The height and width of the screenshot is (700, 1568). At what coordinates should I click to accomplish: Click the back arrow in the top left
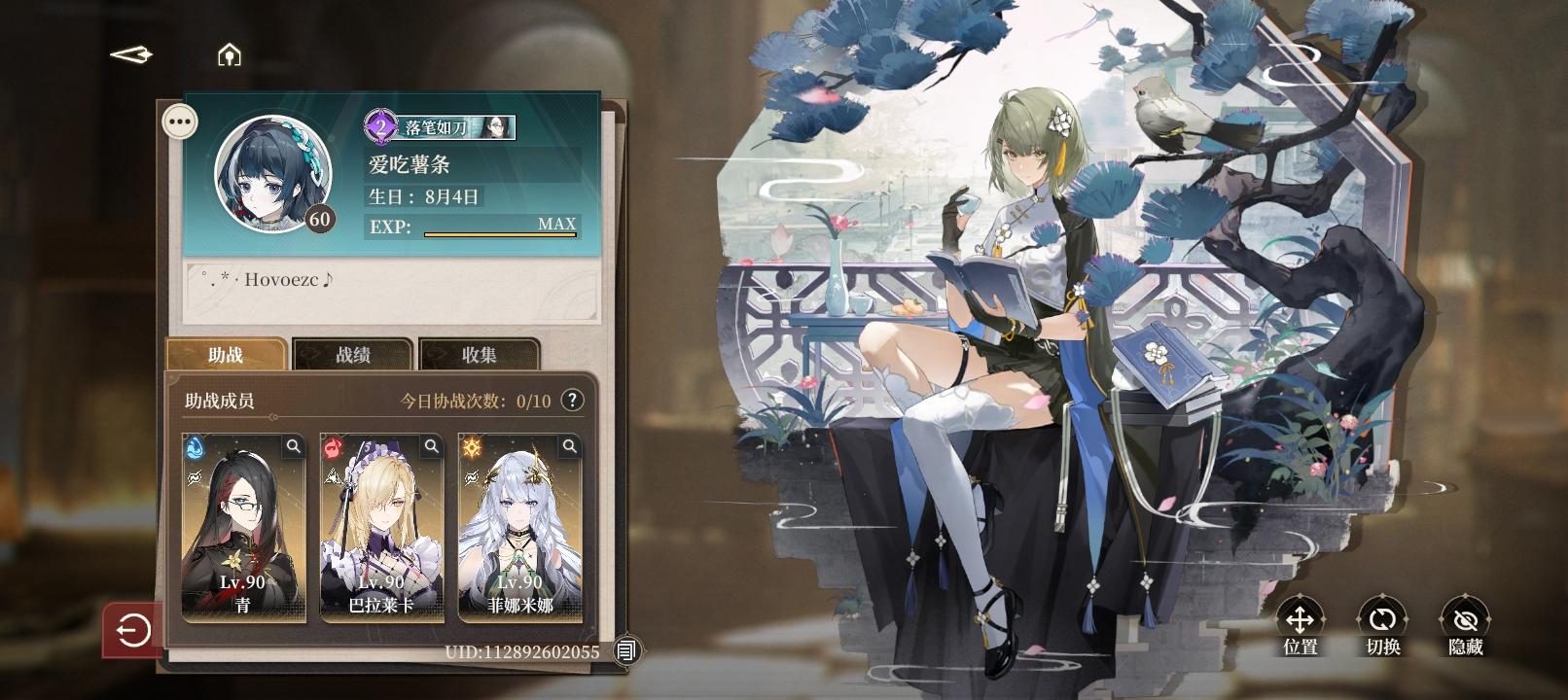(131, 55)
